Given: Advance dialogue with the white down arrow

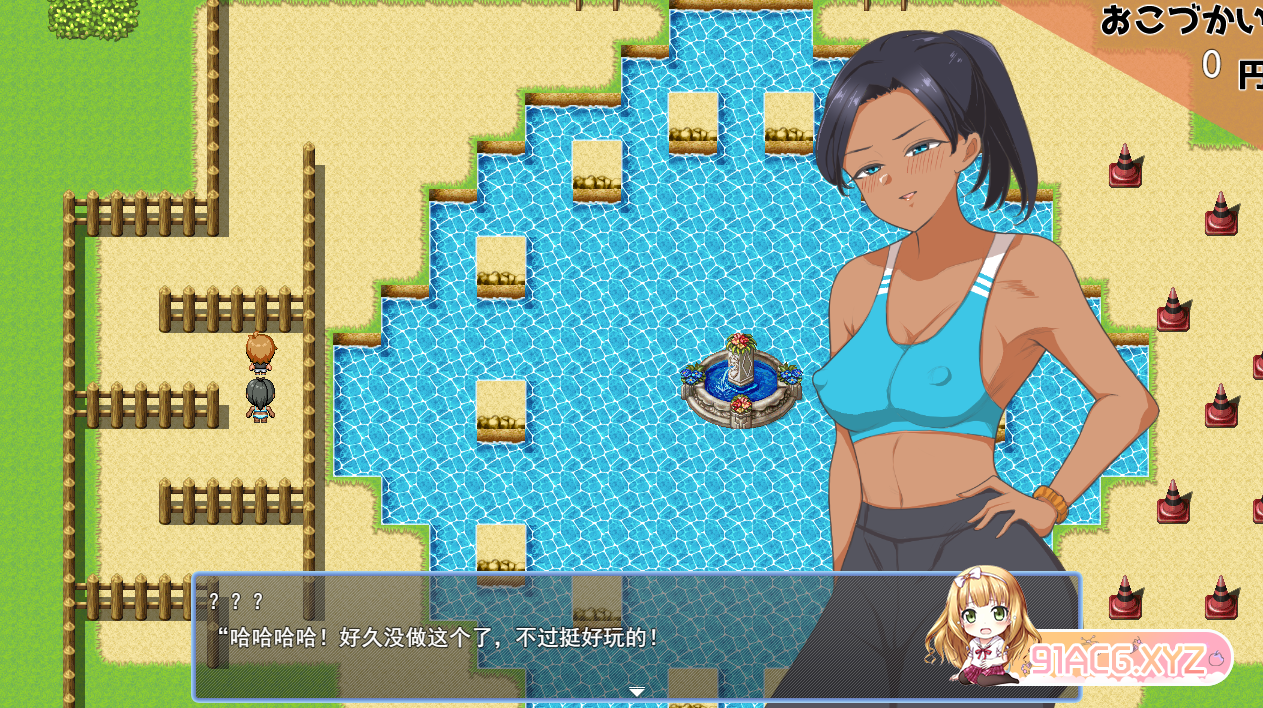Looking at the screenshot, I should [636, 691].
